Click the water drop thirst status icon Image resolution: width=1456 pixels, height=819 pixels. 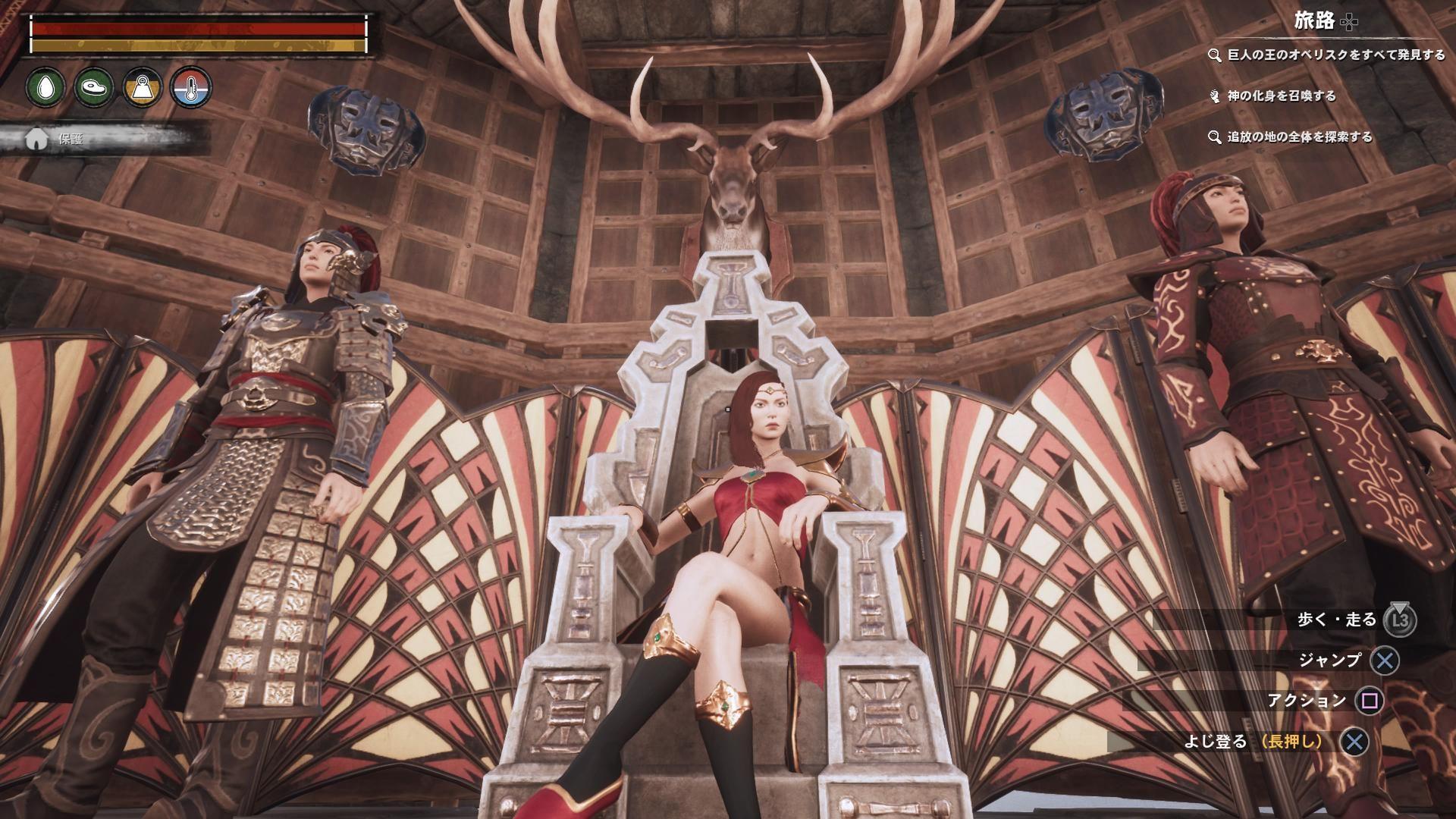click(47, 87)
